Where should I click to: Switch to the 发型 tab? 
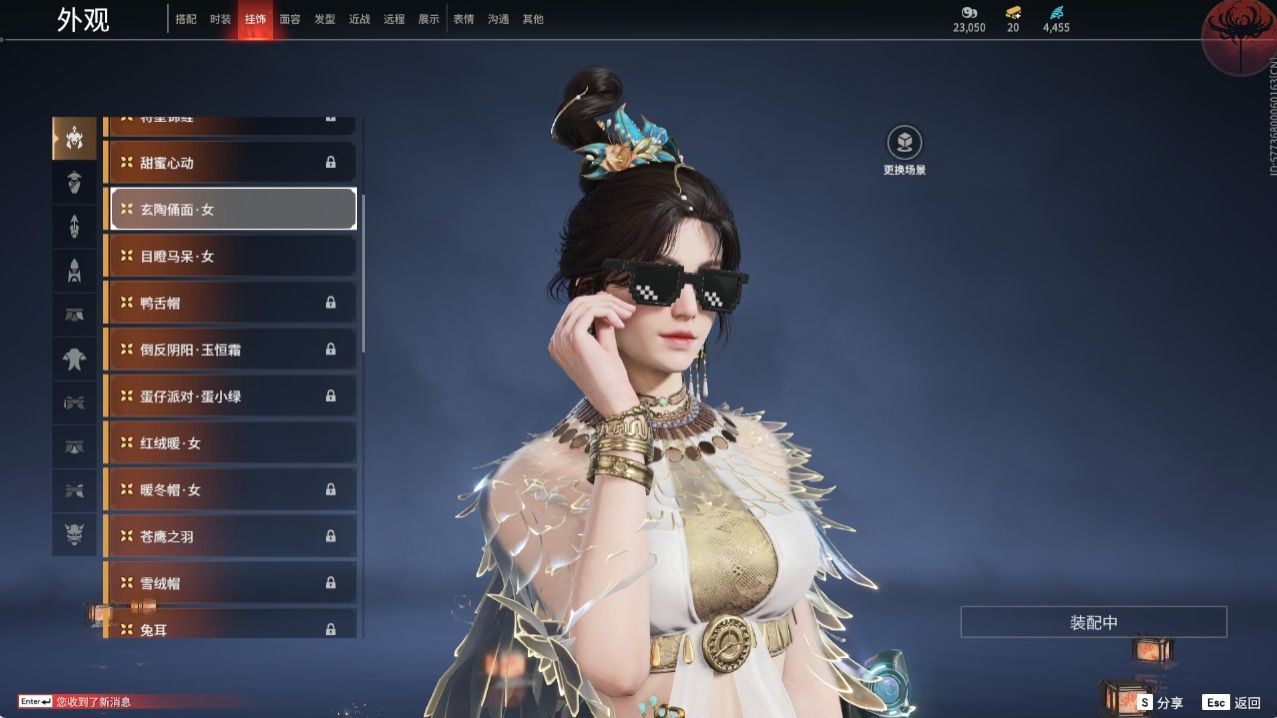(325, 19)
